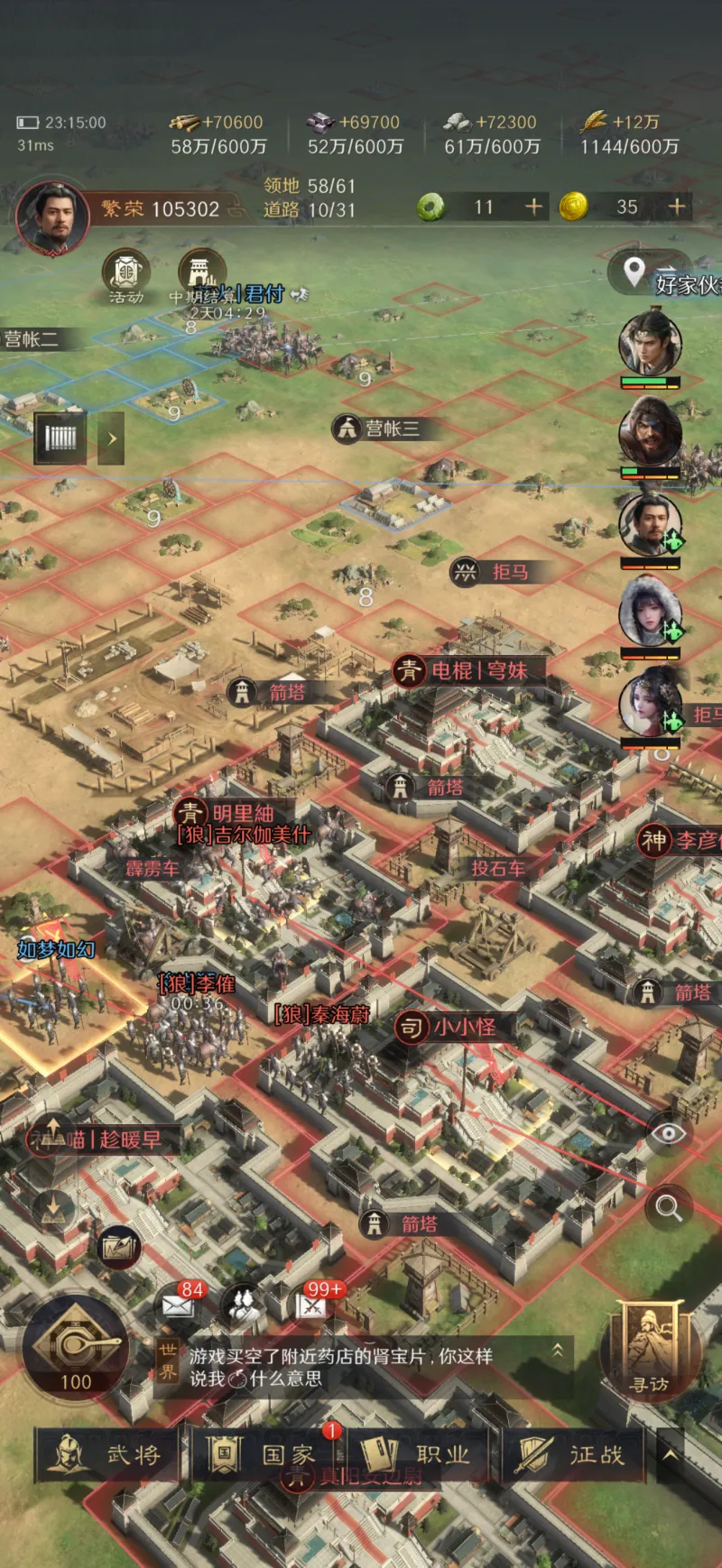This screenshot has height=1568, width=722.
Task: Open the map search magnifier
Action: point(669,1207)
